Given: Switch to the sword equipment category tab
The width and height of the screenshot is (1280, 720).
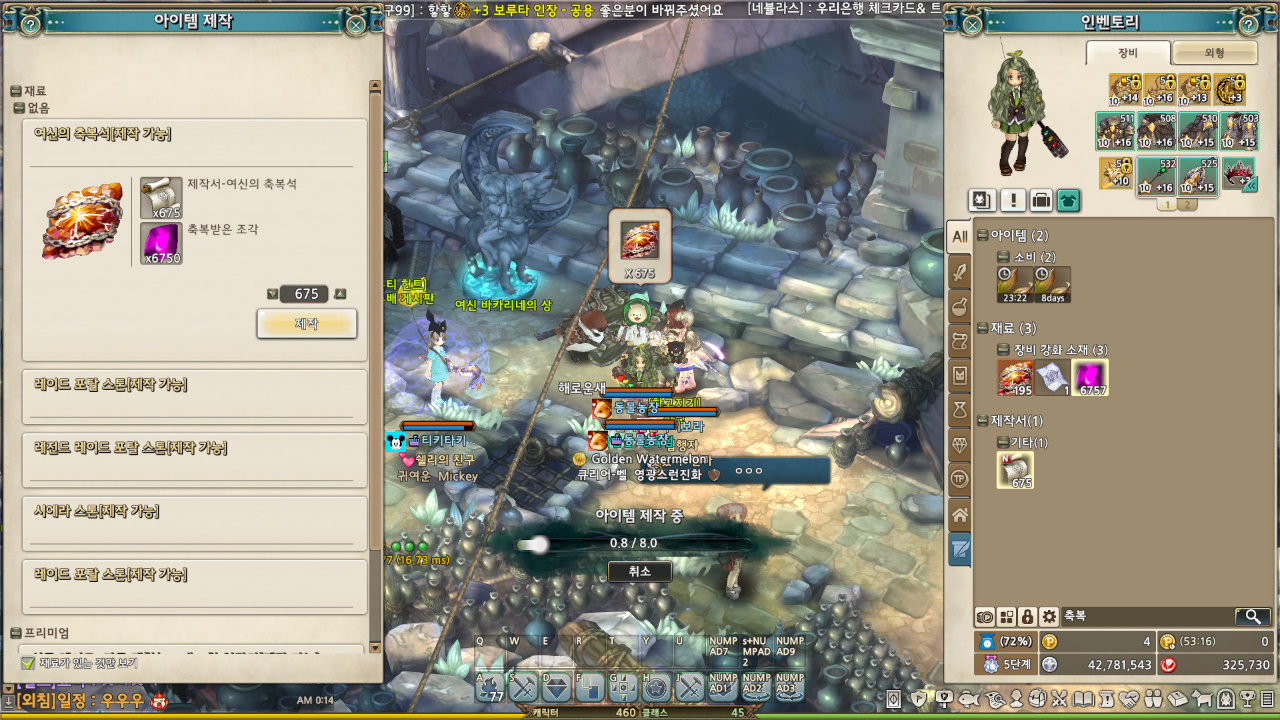Looking at the screenshot, I should coord(960,271).
